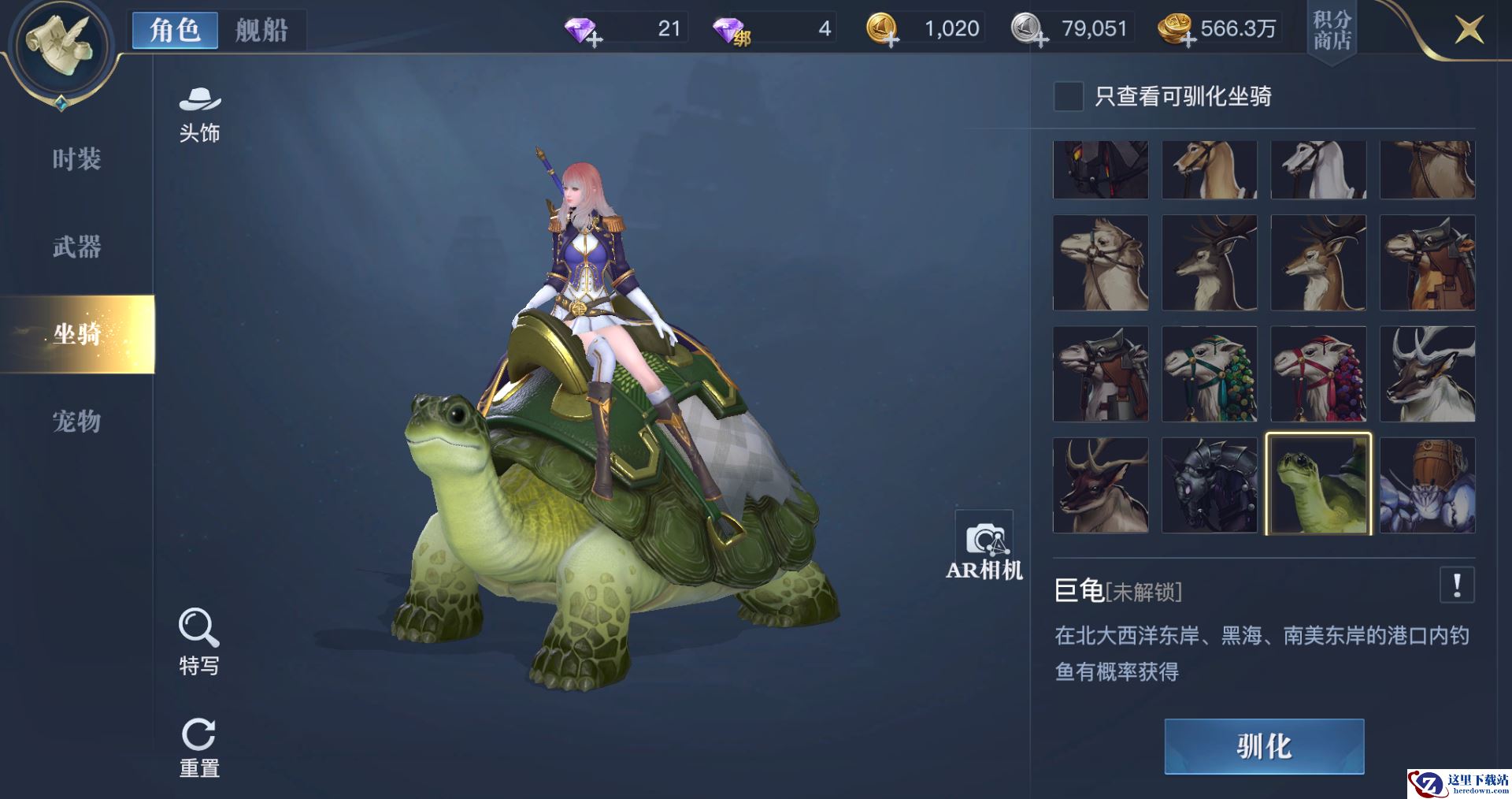Viewport: 1512px width, 799px height.
Task: Open the 宠物 (pet) category
Action: pos(76,422)
